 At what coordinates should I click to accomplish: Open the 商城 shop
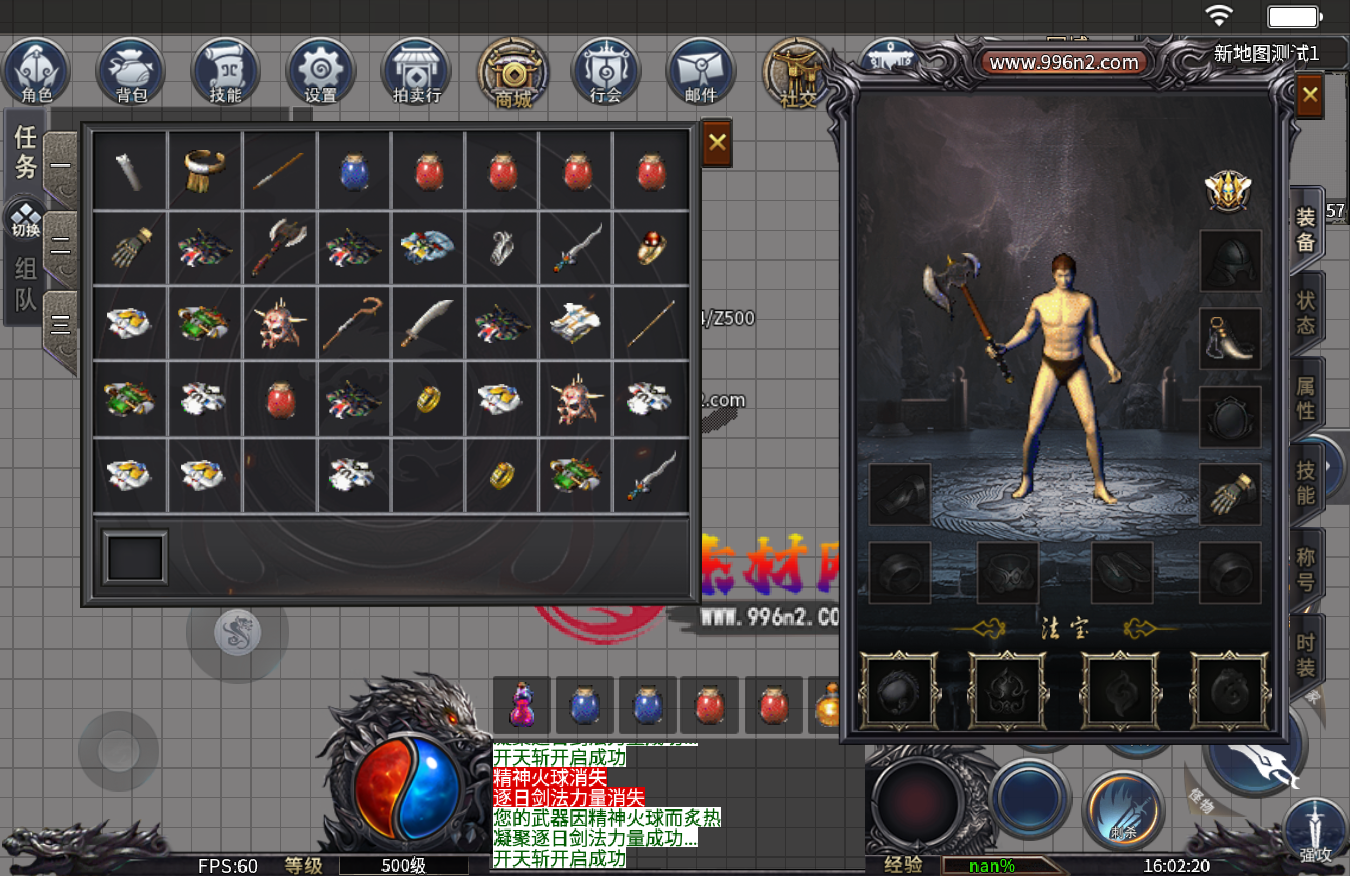[x=513, y=72]
